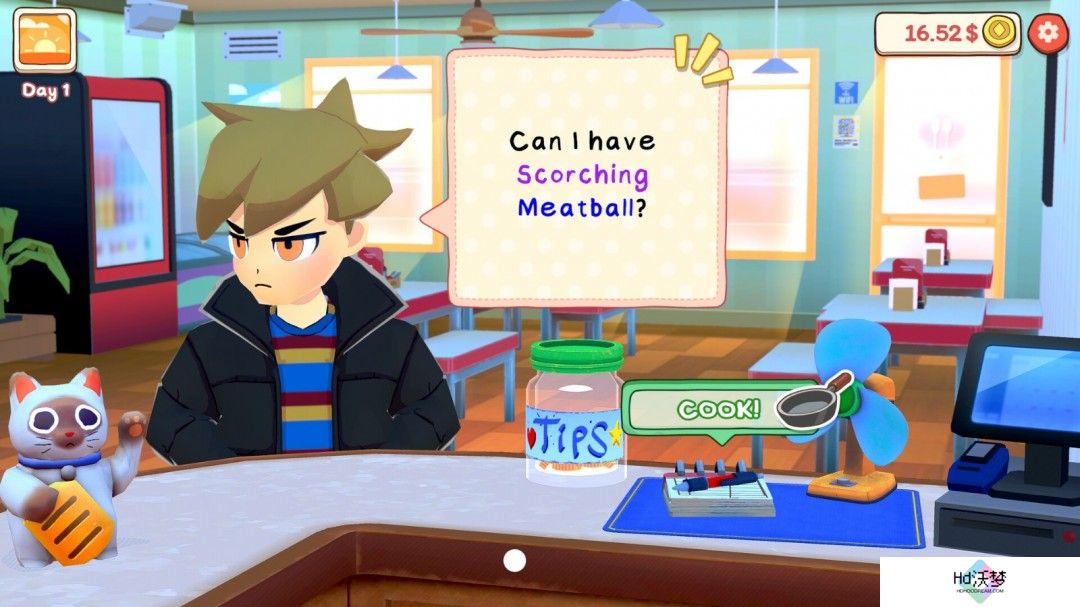Select the sunrise day icon
Viewport: 1080px width, 607px height.
point(45,41)
